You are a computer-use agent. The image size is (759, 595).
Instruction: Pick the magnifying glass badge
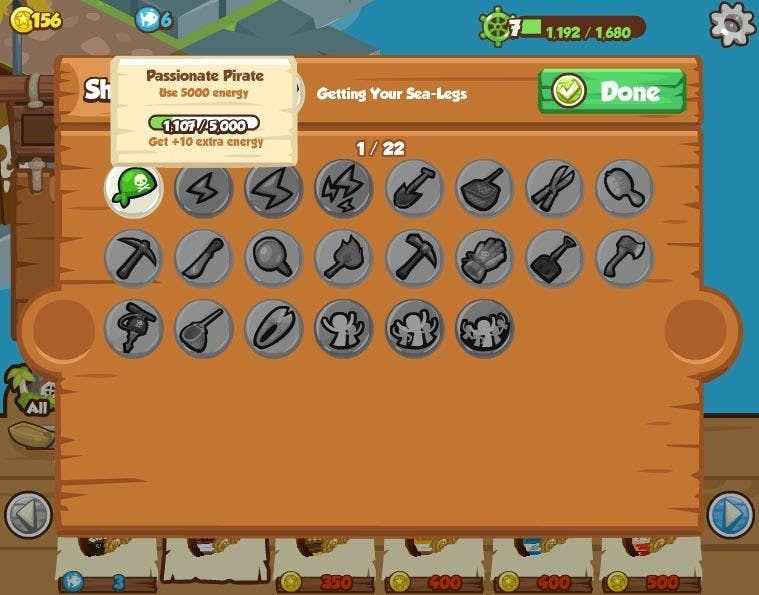point(274,259)
